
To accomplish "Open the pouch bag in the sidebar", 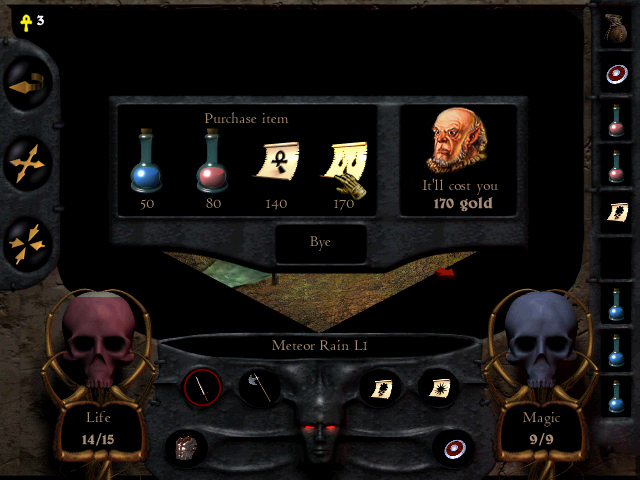I will click(x=615, y=27).
